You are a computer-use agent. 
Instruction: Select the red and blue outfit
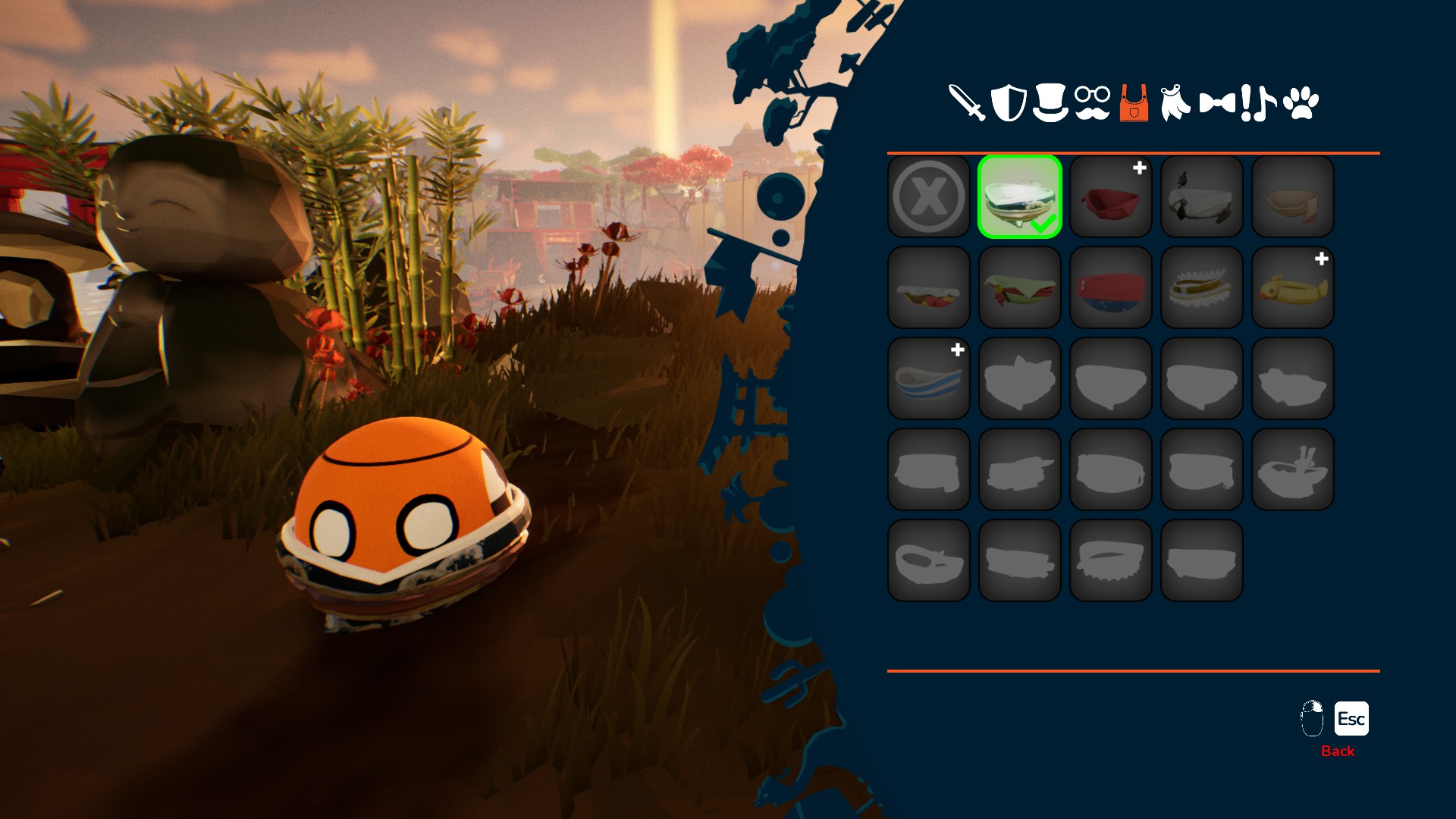tap(1111, 287)
